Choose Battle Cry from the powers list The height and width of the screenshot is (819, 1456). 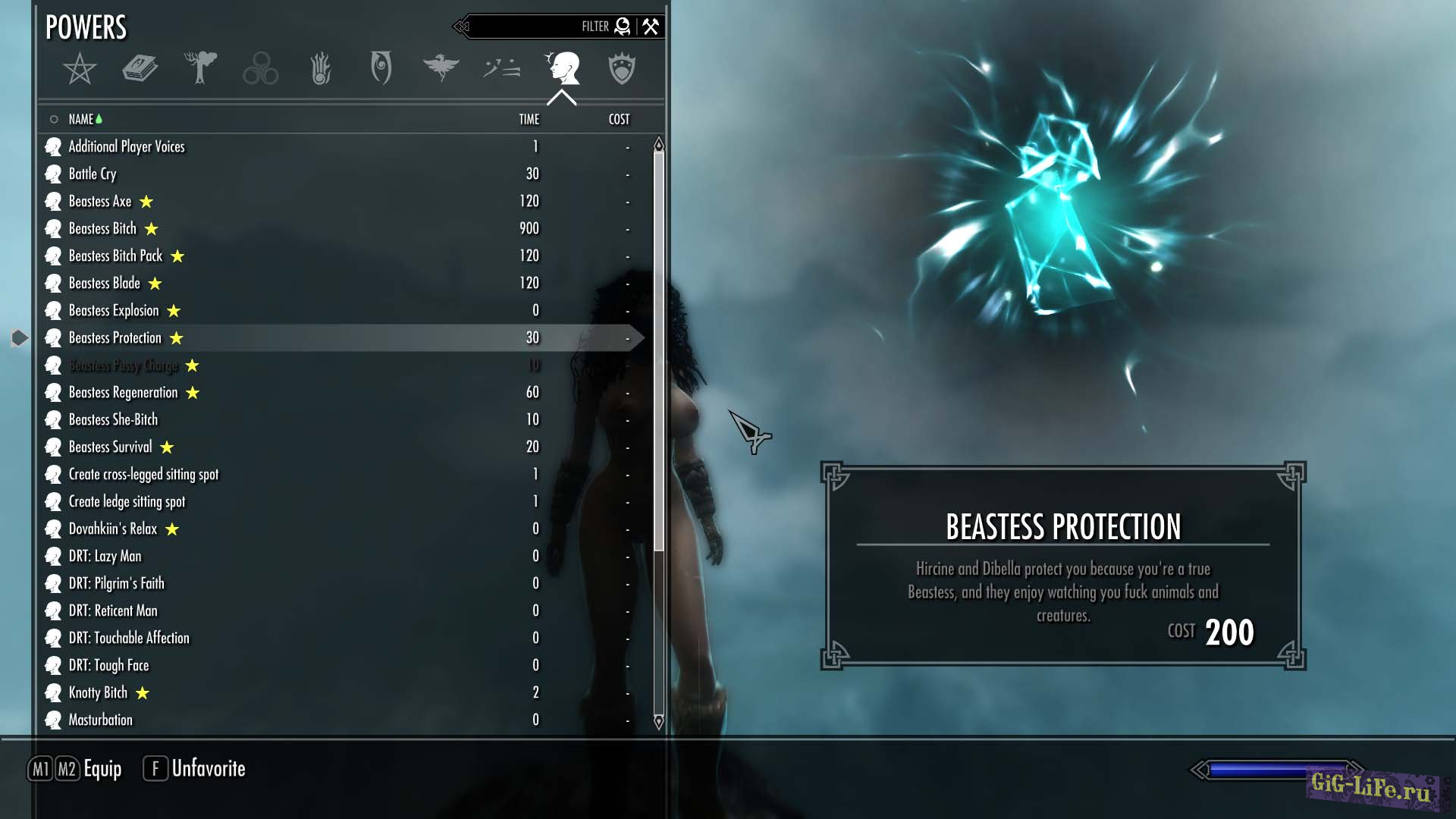93,174
